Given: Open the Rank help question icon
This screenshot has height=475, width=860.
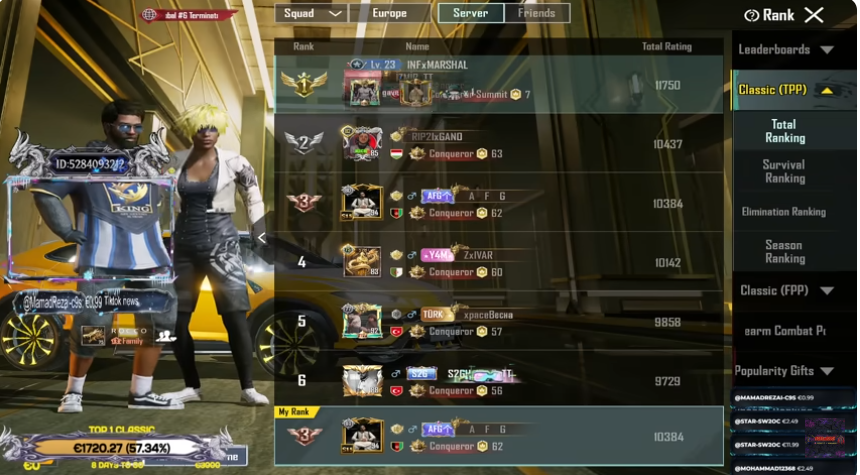Looking at the screenshot, I should point(752,15).
